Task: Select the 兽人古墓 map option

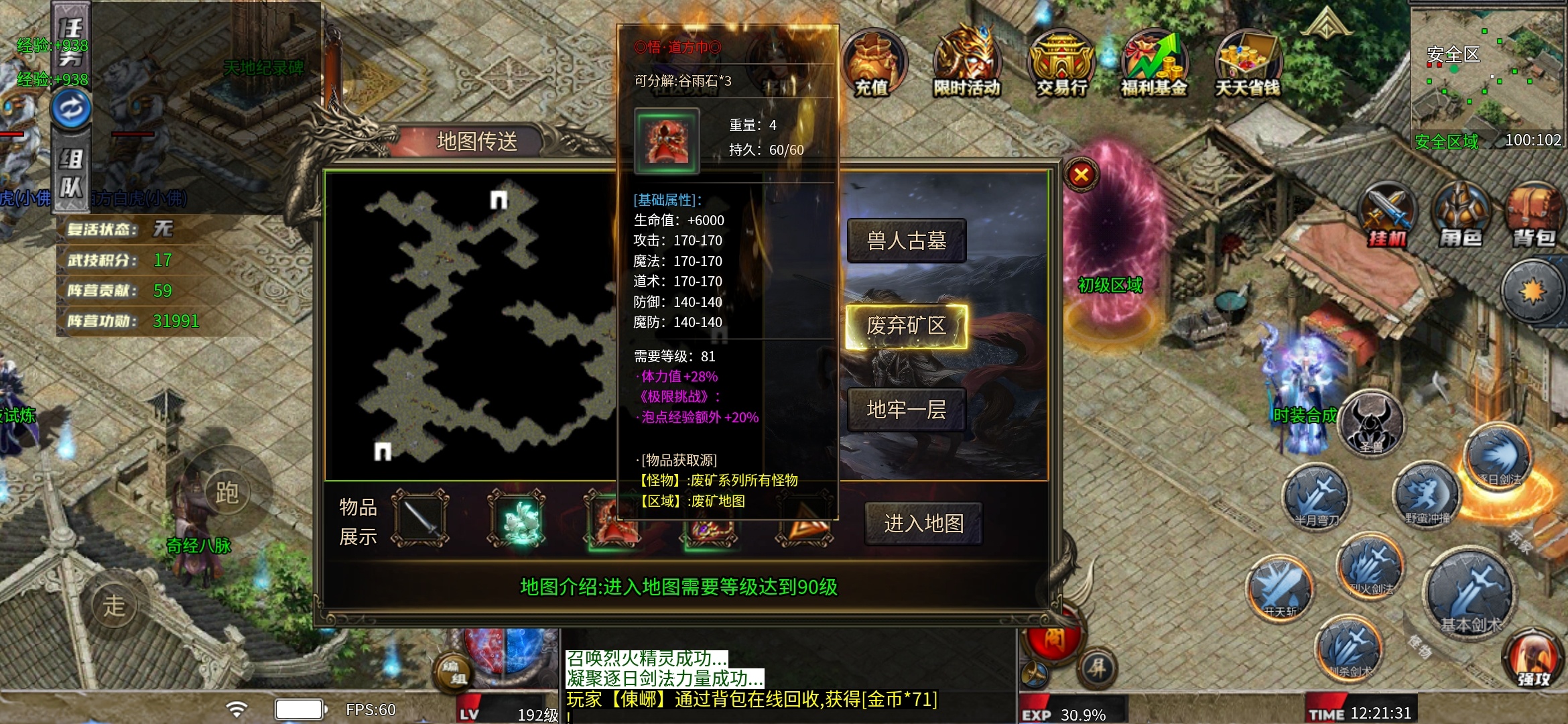Action: click(906, 241)
